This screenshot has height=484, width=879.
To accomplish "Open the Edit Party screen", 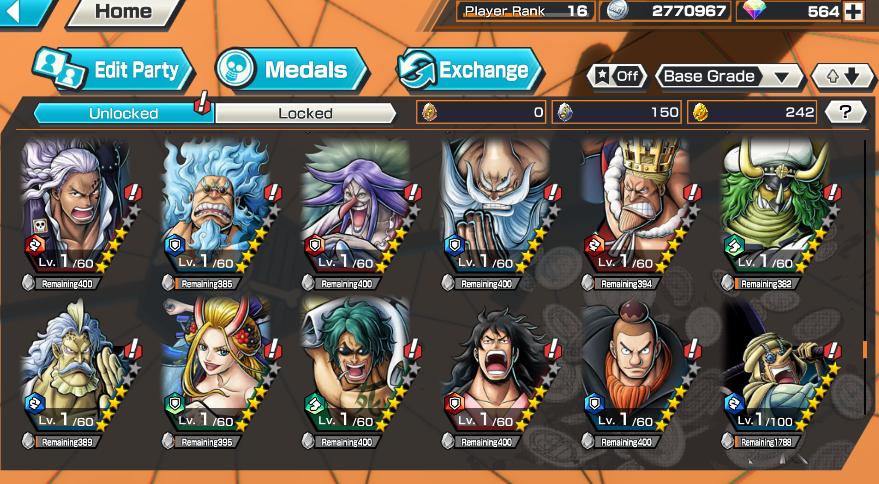I will [x=112, y=70].
